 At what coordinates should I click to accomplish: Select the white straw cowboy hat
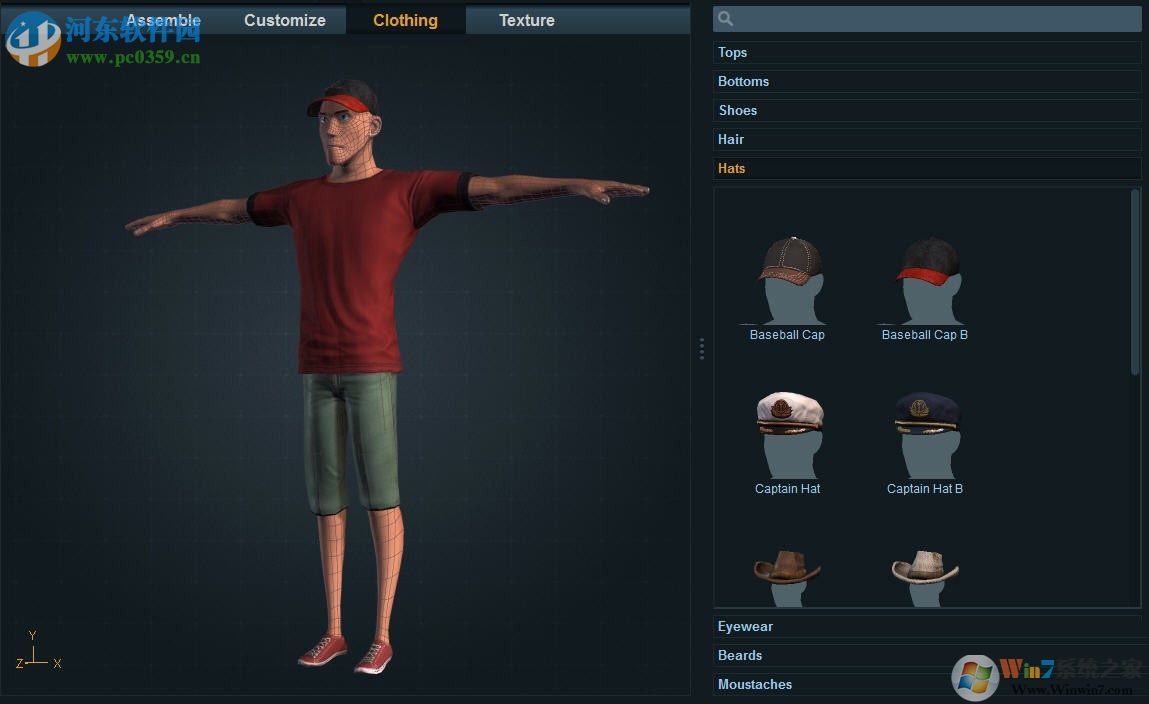pos(925,574)
